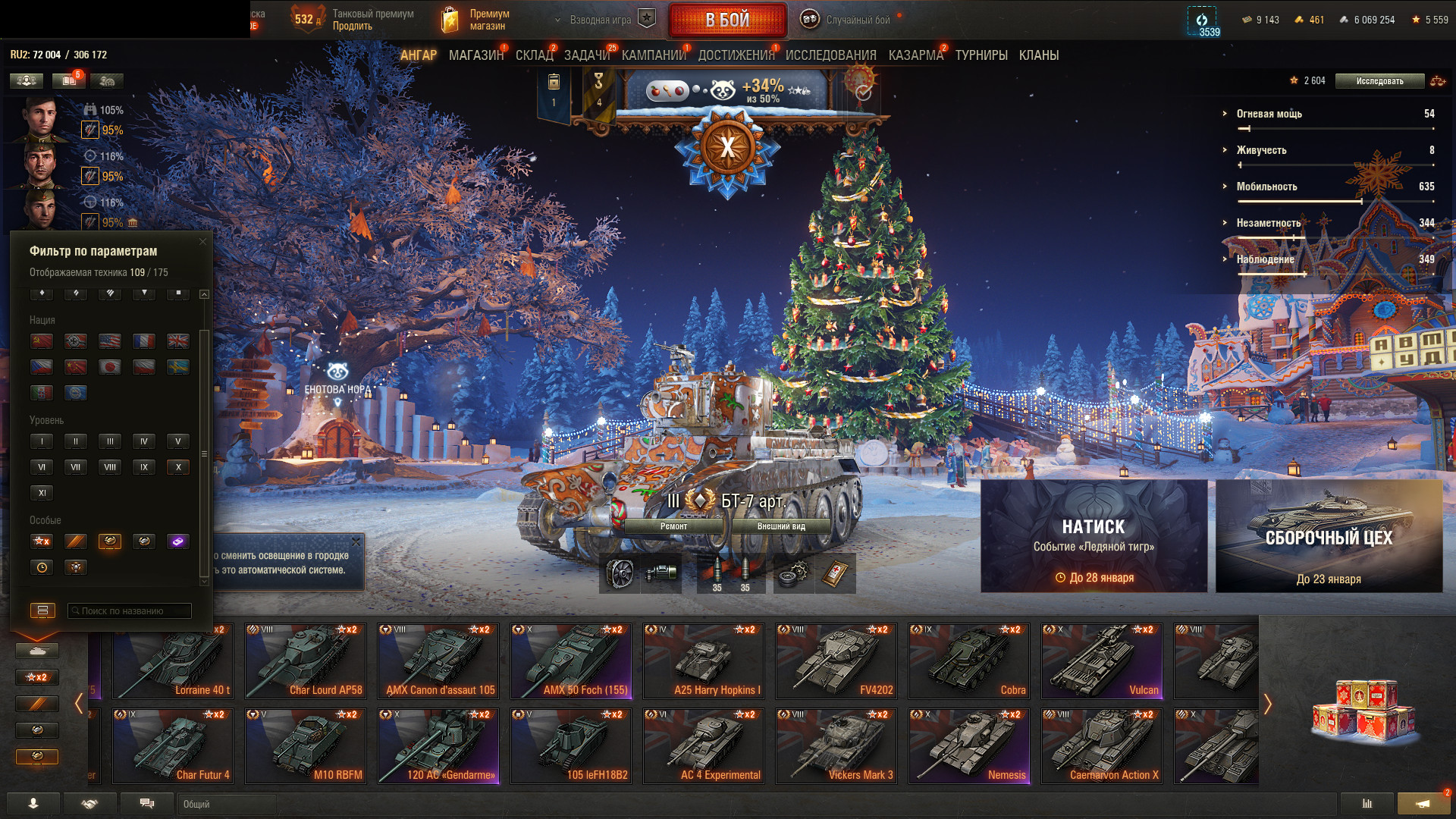Switch to the ИССЛЕДОВАНИЯ tab
The width and height of the screenshot is (1456, 819).
coord(830,55)
